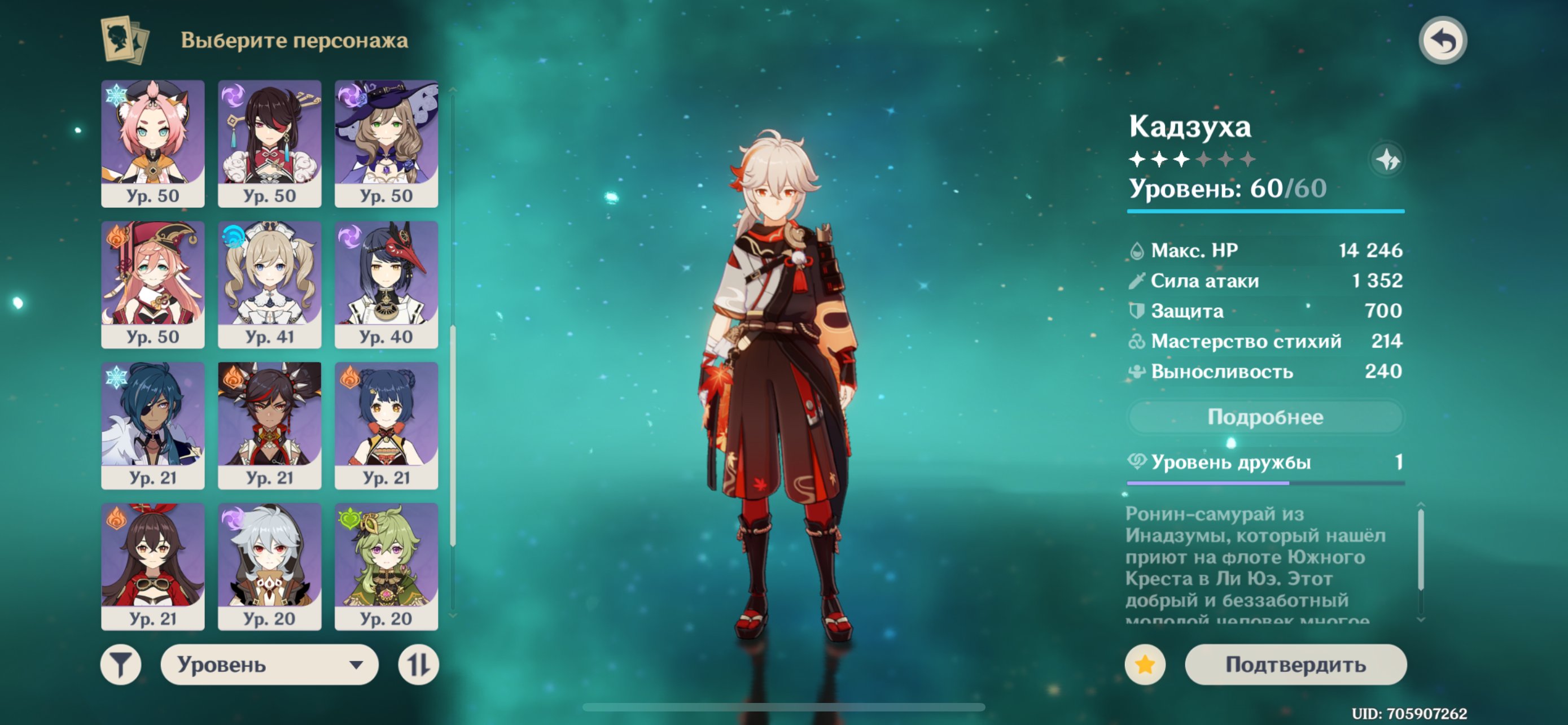
Task: Pick Razor's level 20 portrait
Action: (269, 566)
